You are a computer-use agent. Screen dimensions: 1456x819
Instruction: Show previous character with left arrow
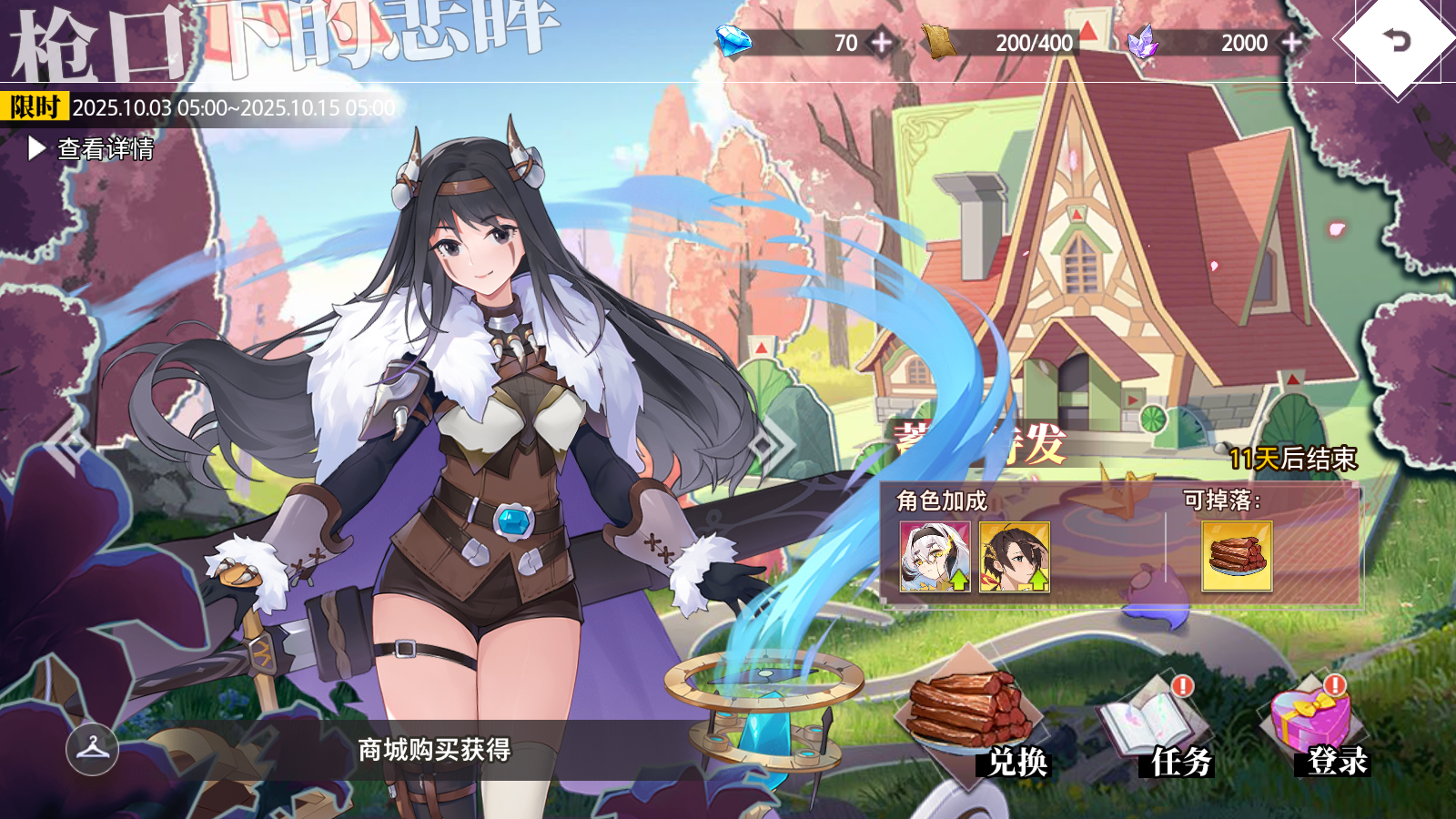pyautogui.click(x=69, y=444)
